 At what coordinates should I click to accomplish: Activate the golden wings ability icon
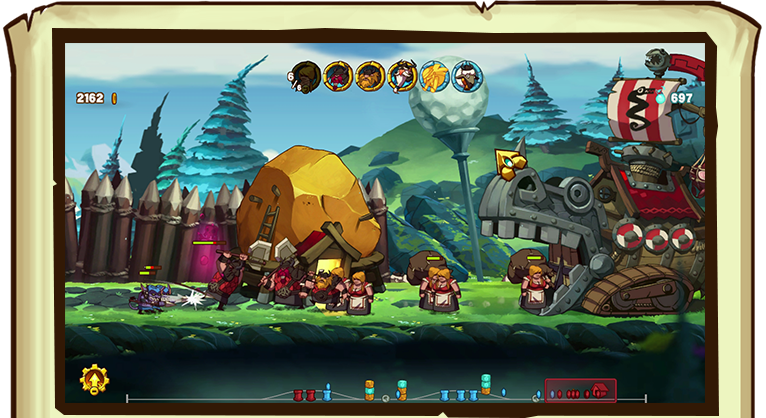coord(435,76)
